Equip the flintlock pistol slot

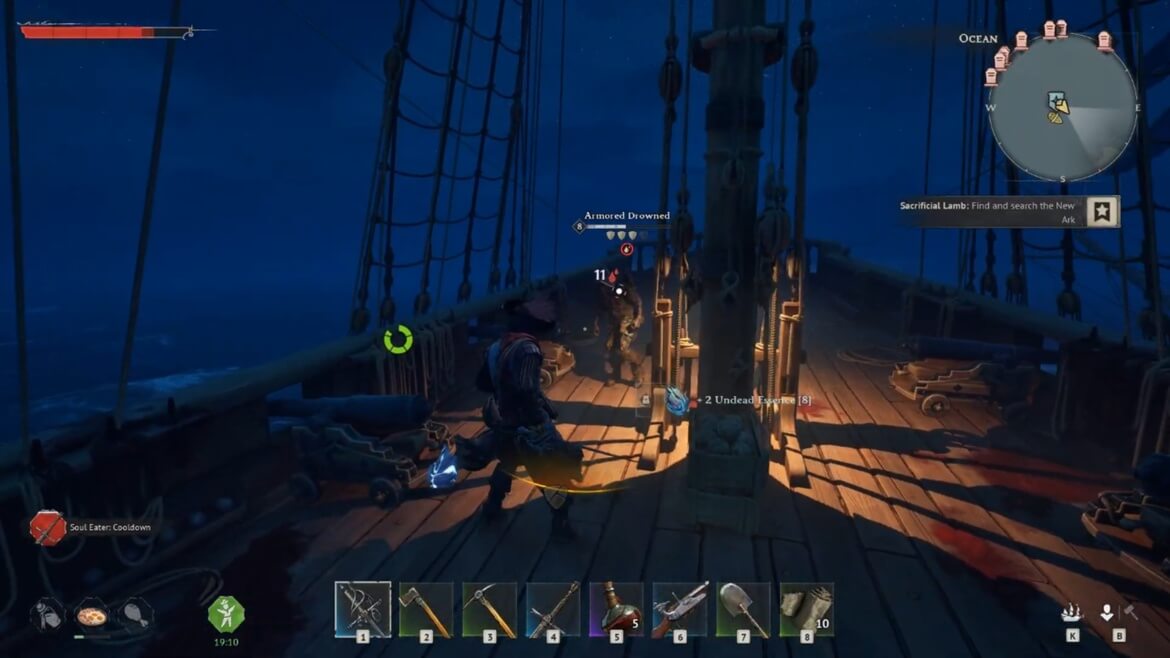click(680, 609)
